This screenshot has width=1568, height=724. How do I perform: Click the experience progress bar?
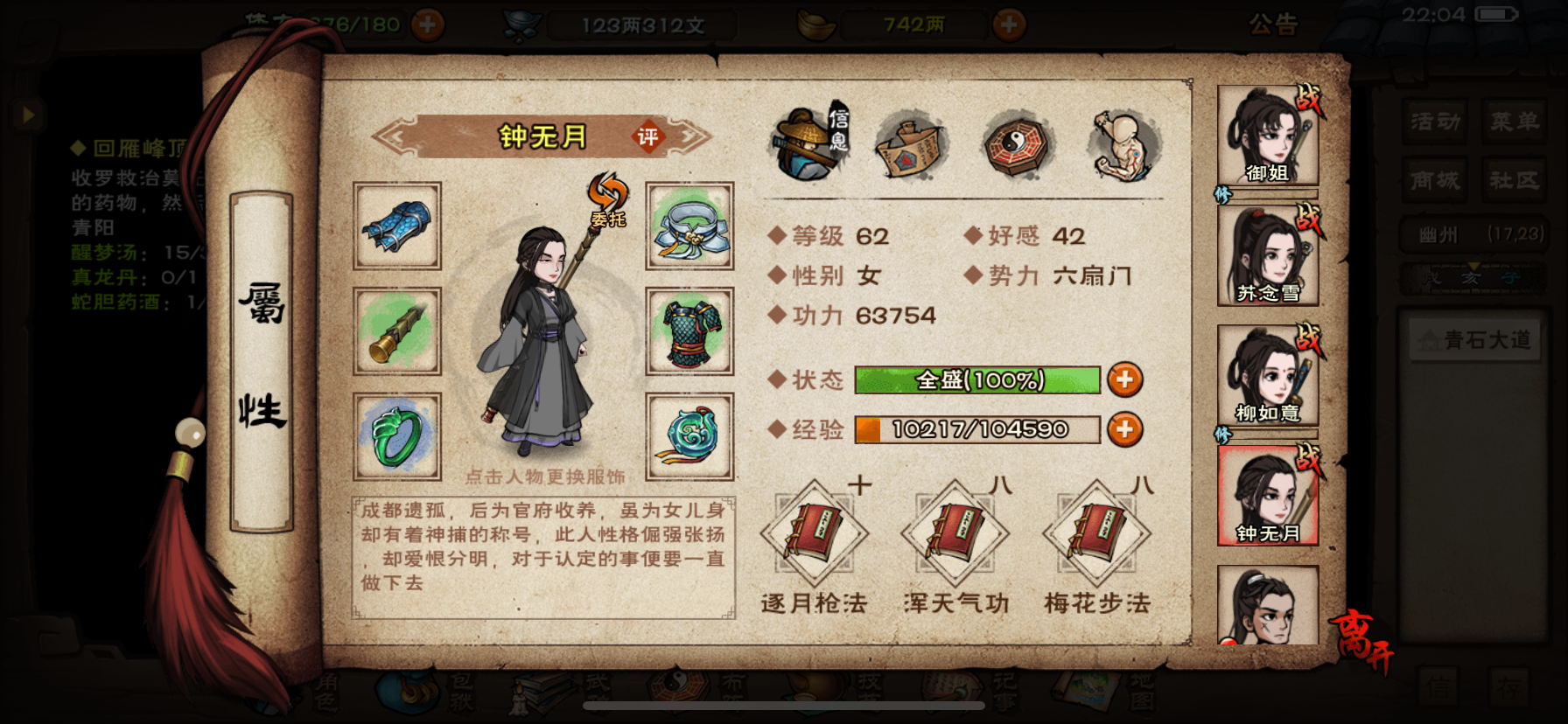coord(976,429)
